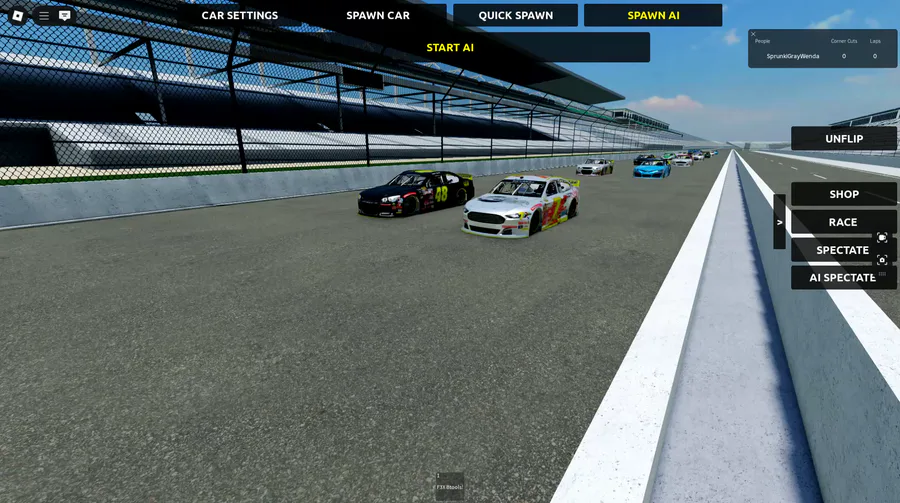
Task: Open the Car Settings menu
Action: coord(240,15)
